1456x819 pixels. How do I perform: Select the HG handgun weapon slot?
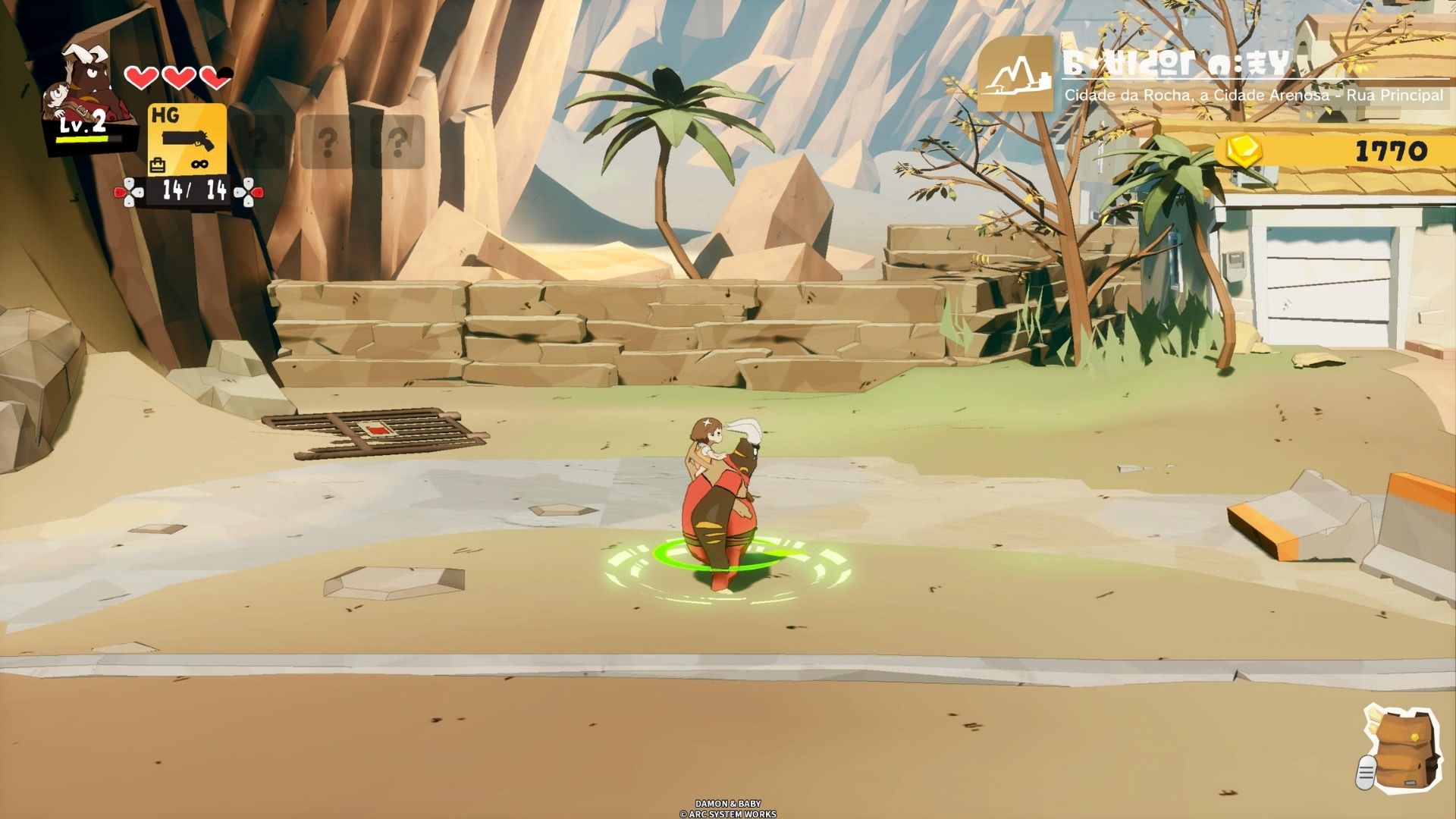(x=187, y=140)
